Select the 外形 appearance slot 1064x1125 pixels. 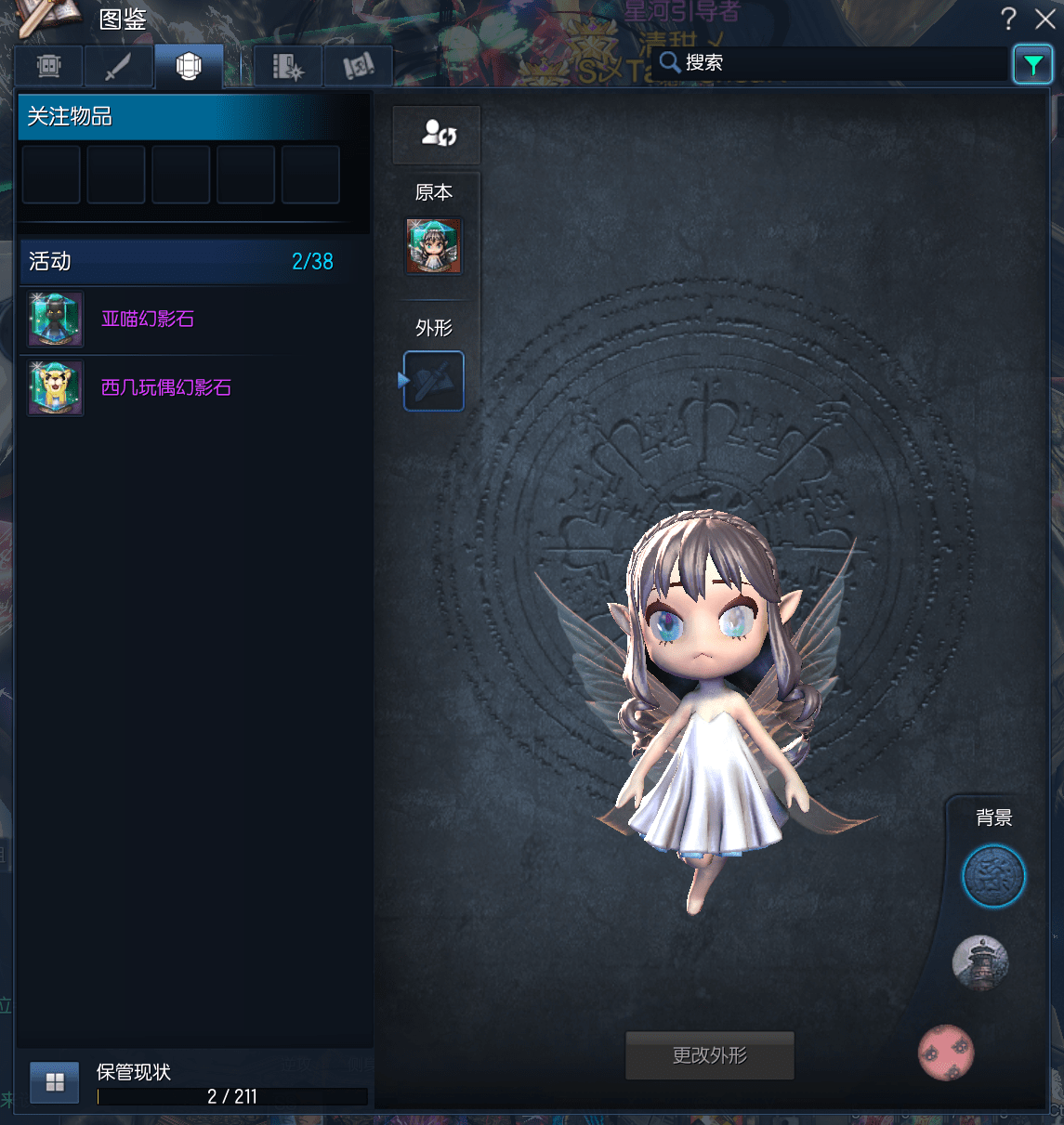point(433,381)
